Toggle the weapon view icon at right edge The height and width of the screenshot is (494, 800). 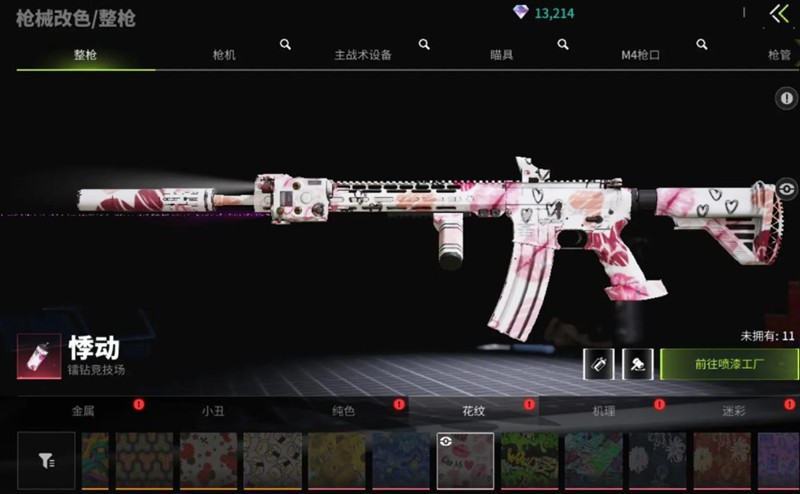[787, 188]
